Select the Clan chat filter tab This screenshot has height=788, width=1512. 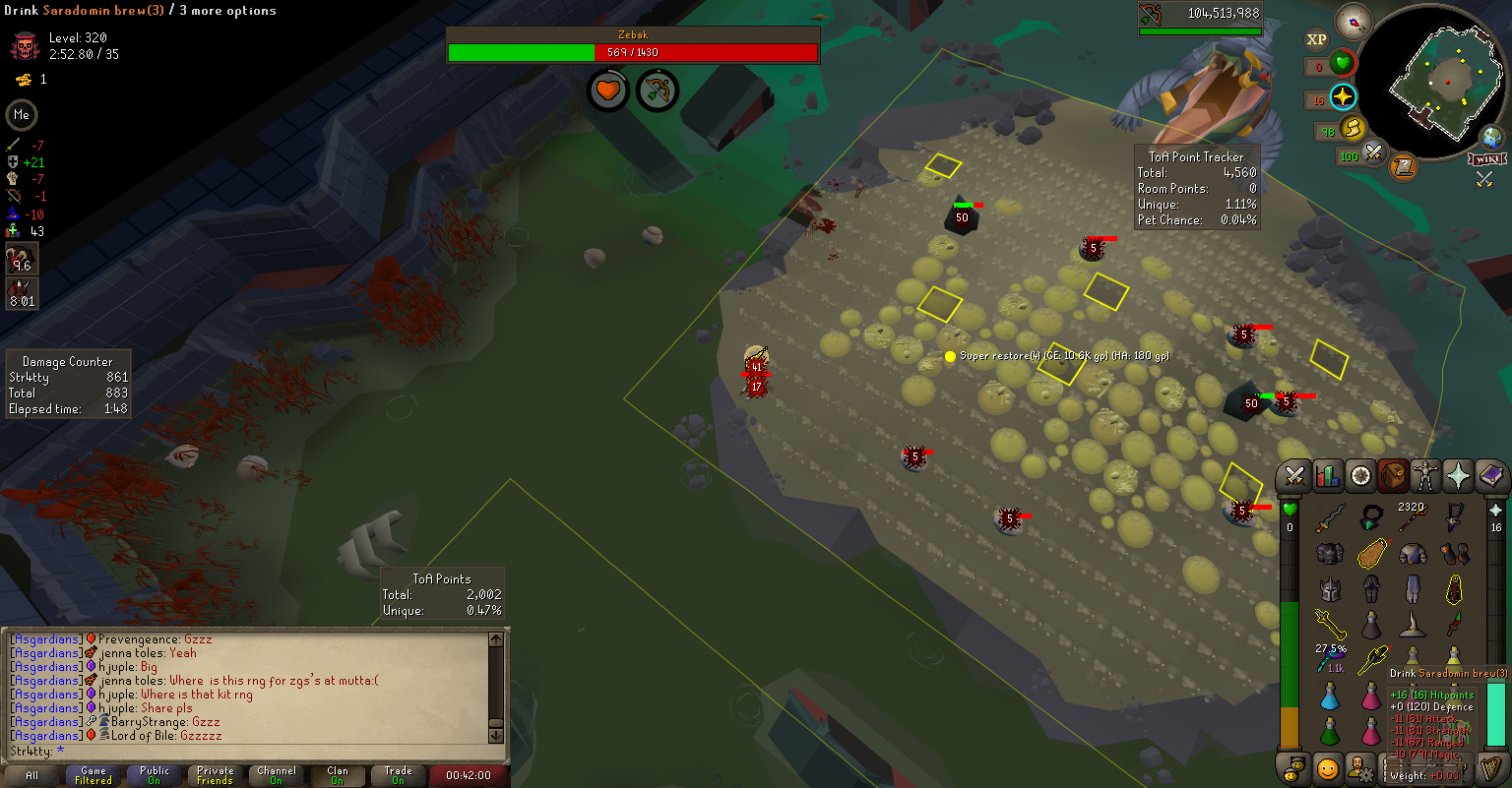click(338, 775)
